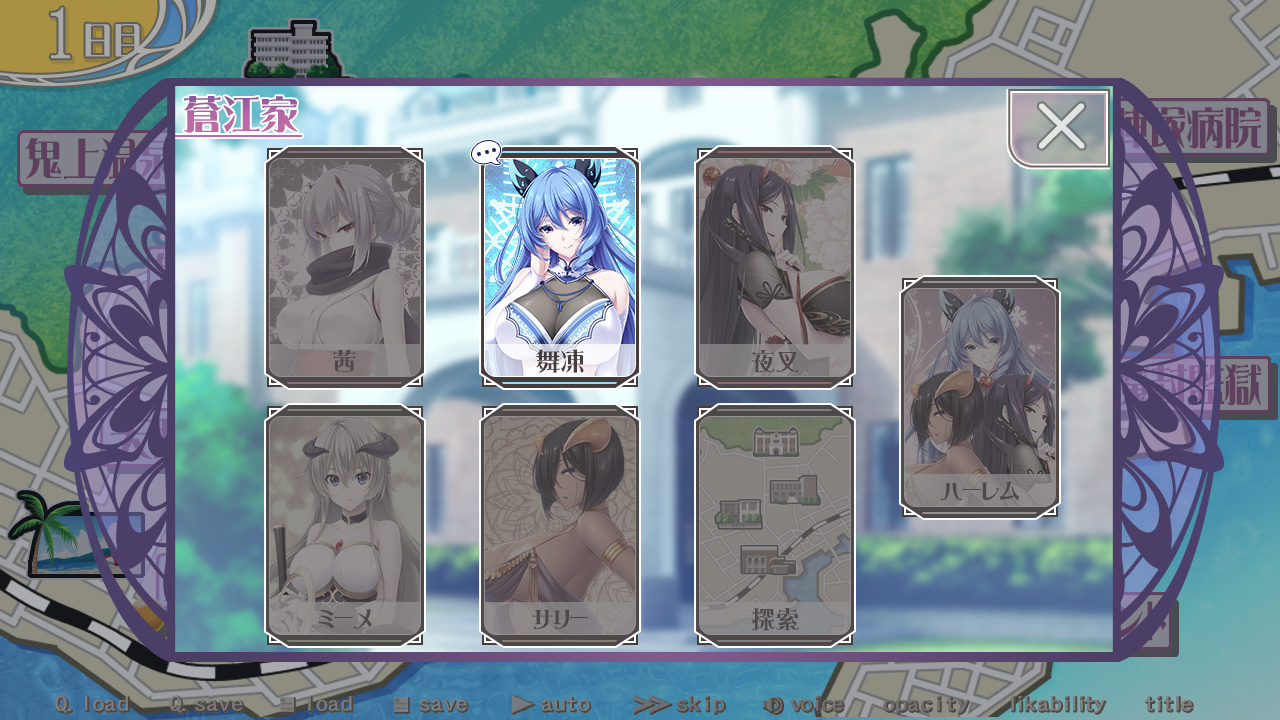The image size is (1280, 720).
Task: Toggle auto mode
Action: (551, 704)
